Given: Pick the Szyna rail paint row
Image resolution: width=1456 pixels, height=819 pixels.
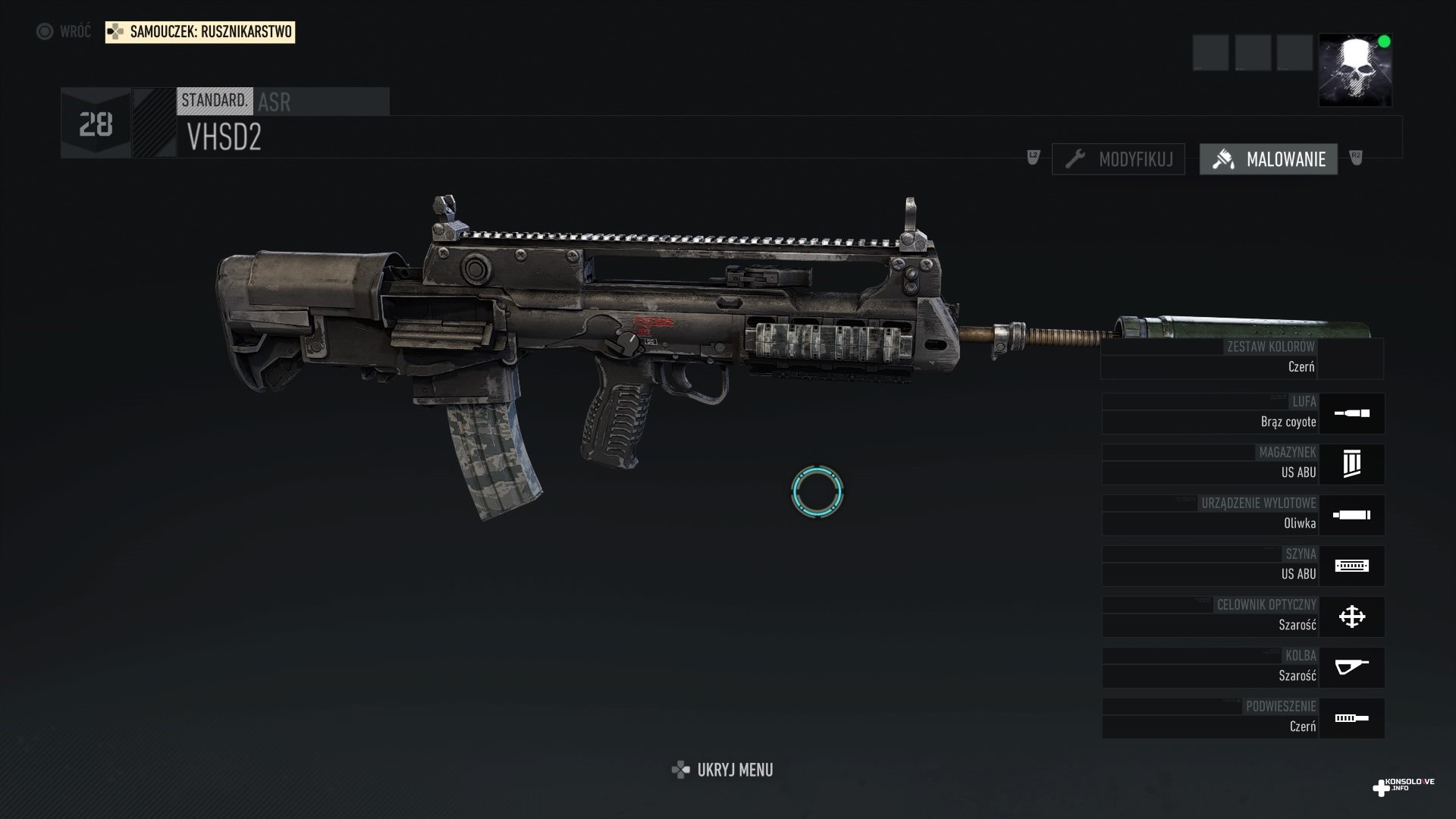Looking at the screenshot, I should (1243, 566).
